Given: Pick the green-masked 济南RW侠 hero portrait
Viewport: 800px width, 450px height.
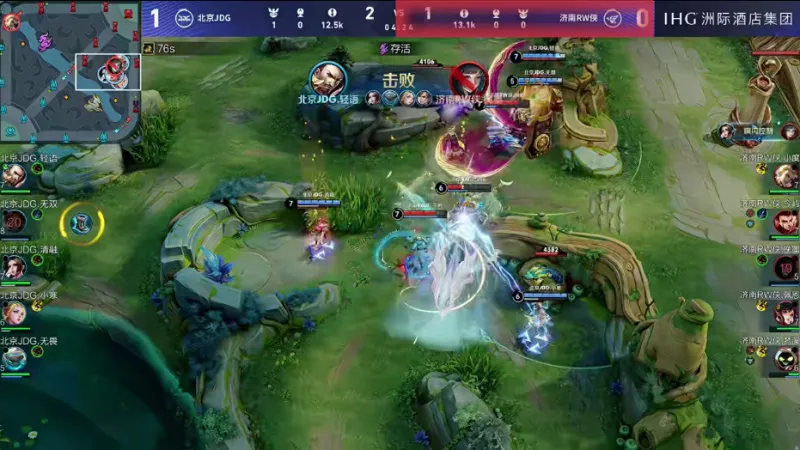Looking at the screenshot, I should (x=785, y=359).
